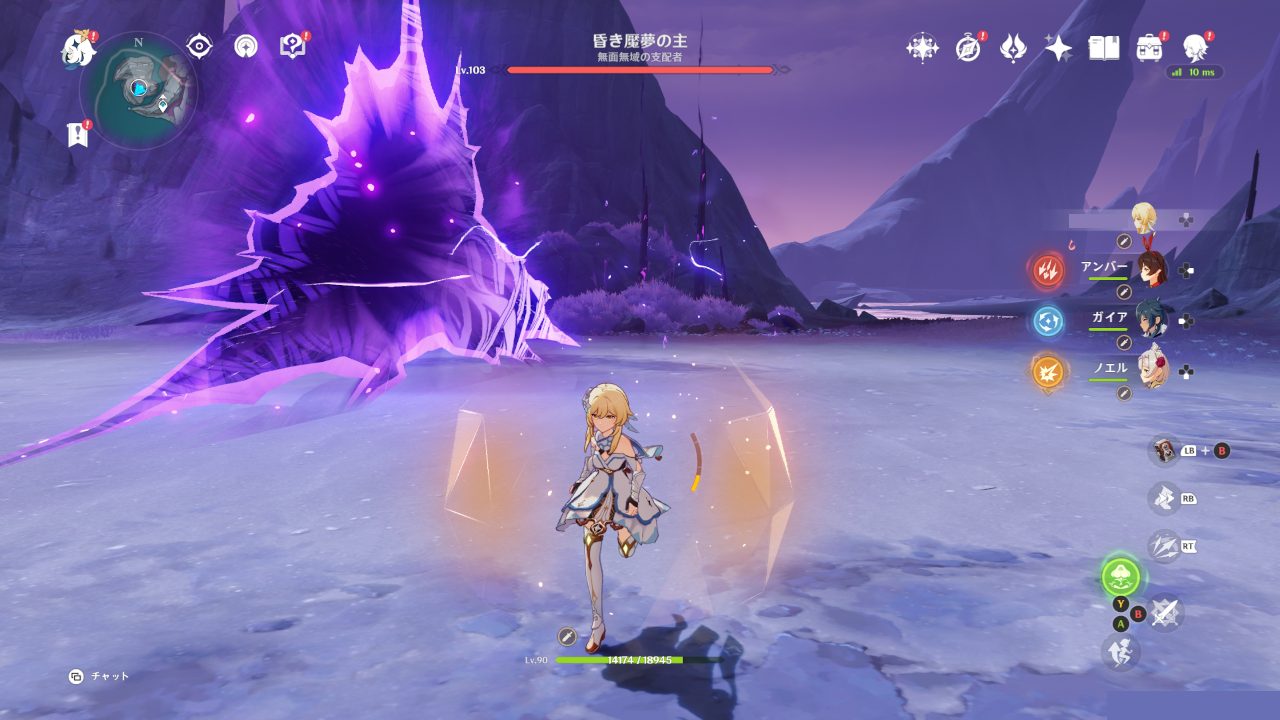
Task: Toggle elemental sight eye icon
Action: [200, 46]
